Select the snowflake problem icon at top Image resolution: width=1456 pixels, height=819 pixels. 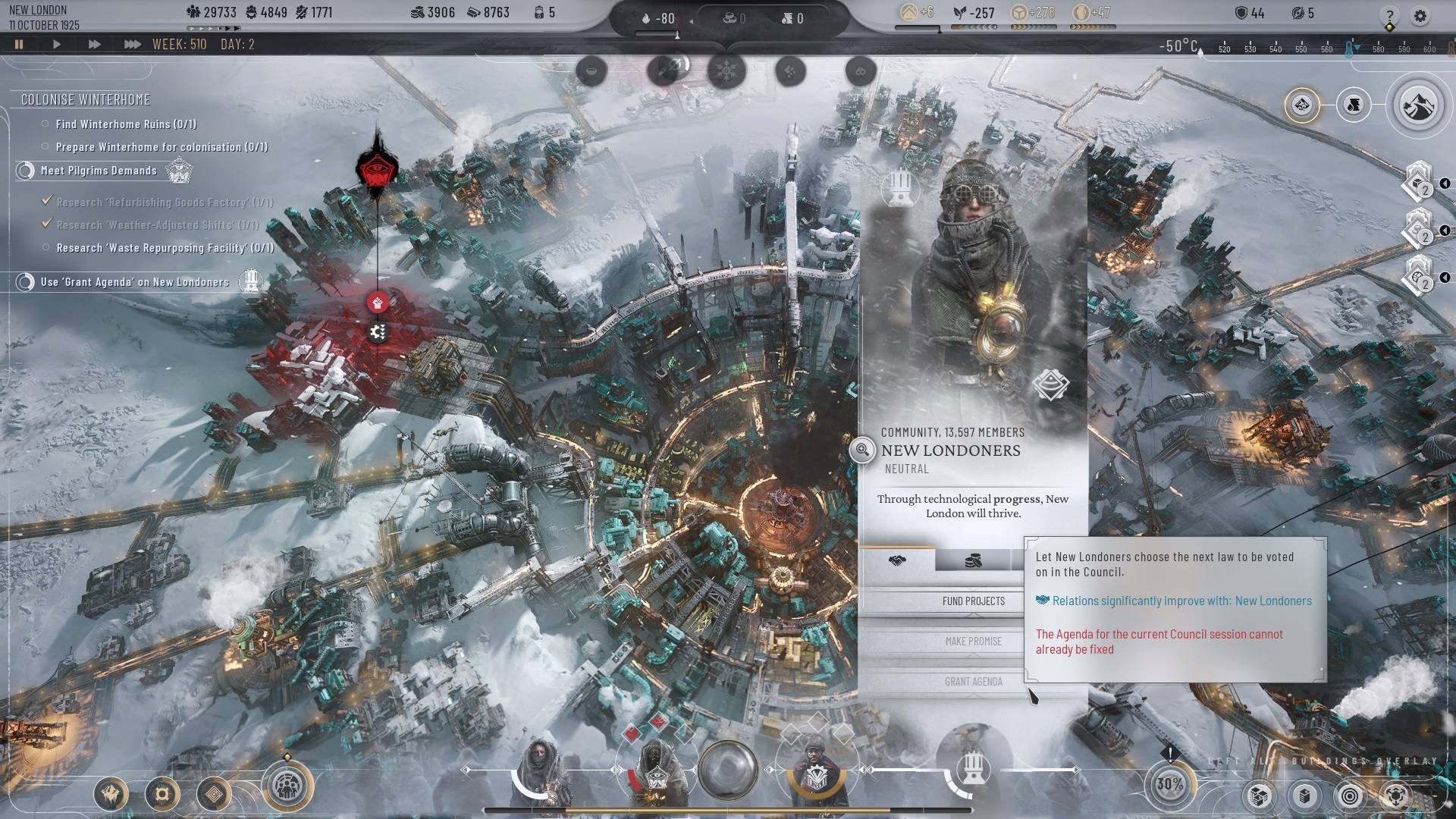(x=726, y=72)
